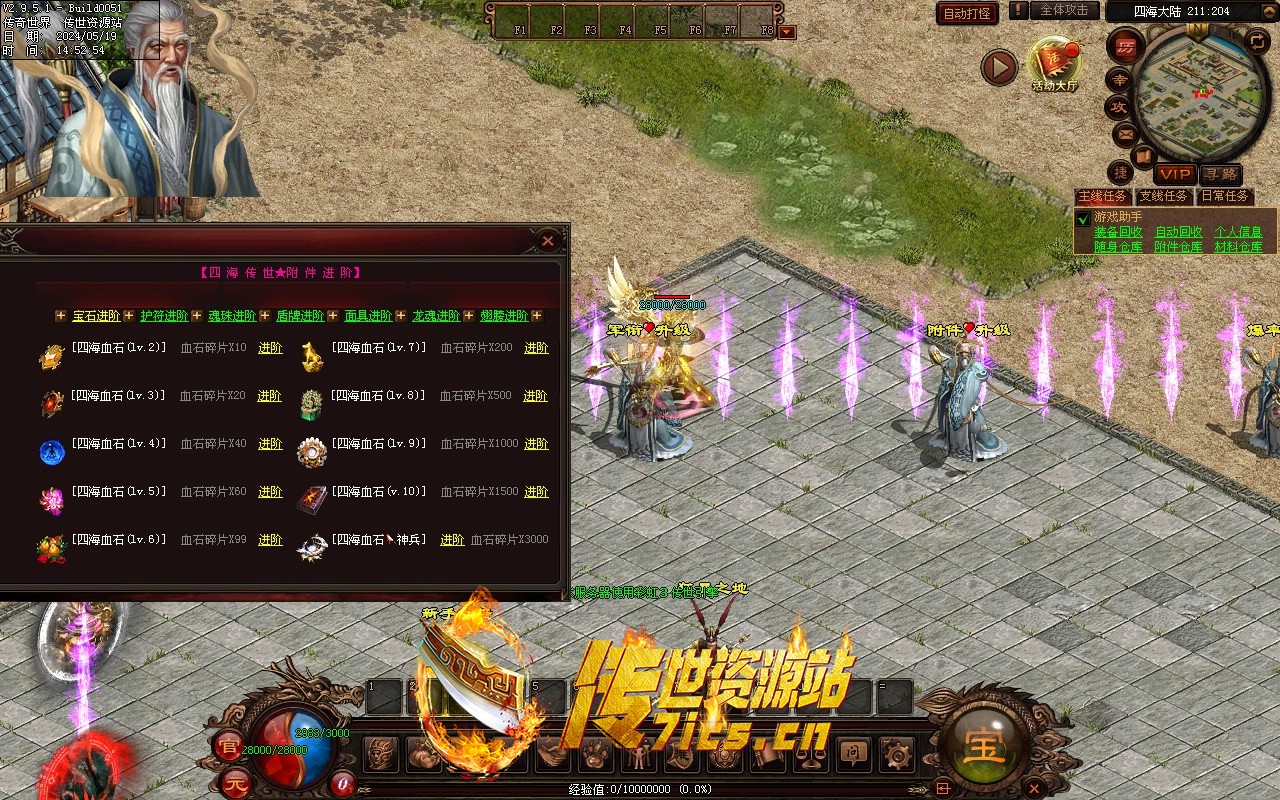The height and width of the screenshot is (800, 1280).
Task: Open the gear settings icon in bottom bar
Action: point(897,754)
